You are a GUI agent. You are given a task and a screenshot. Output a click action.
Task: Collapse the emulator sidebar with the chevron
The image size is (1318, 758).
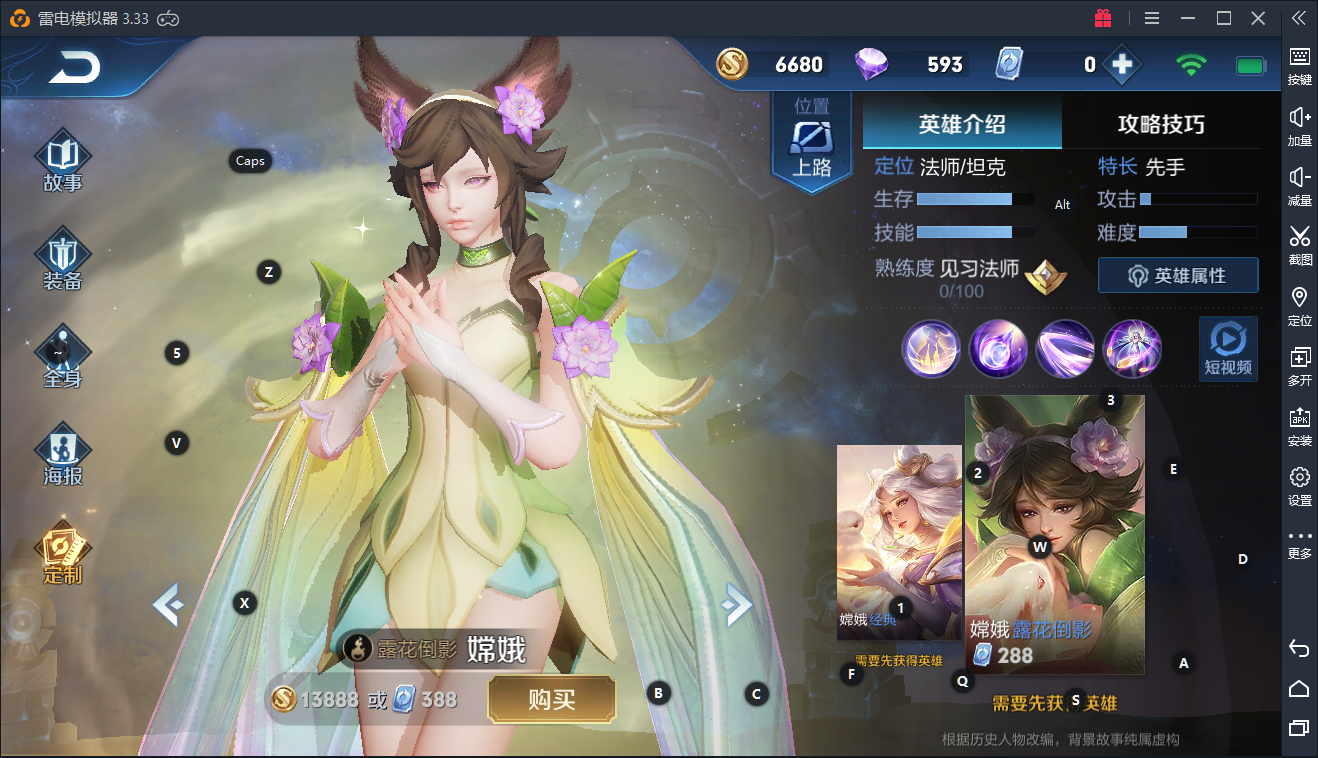pos(1299,17)
